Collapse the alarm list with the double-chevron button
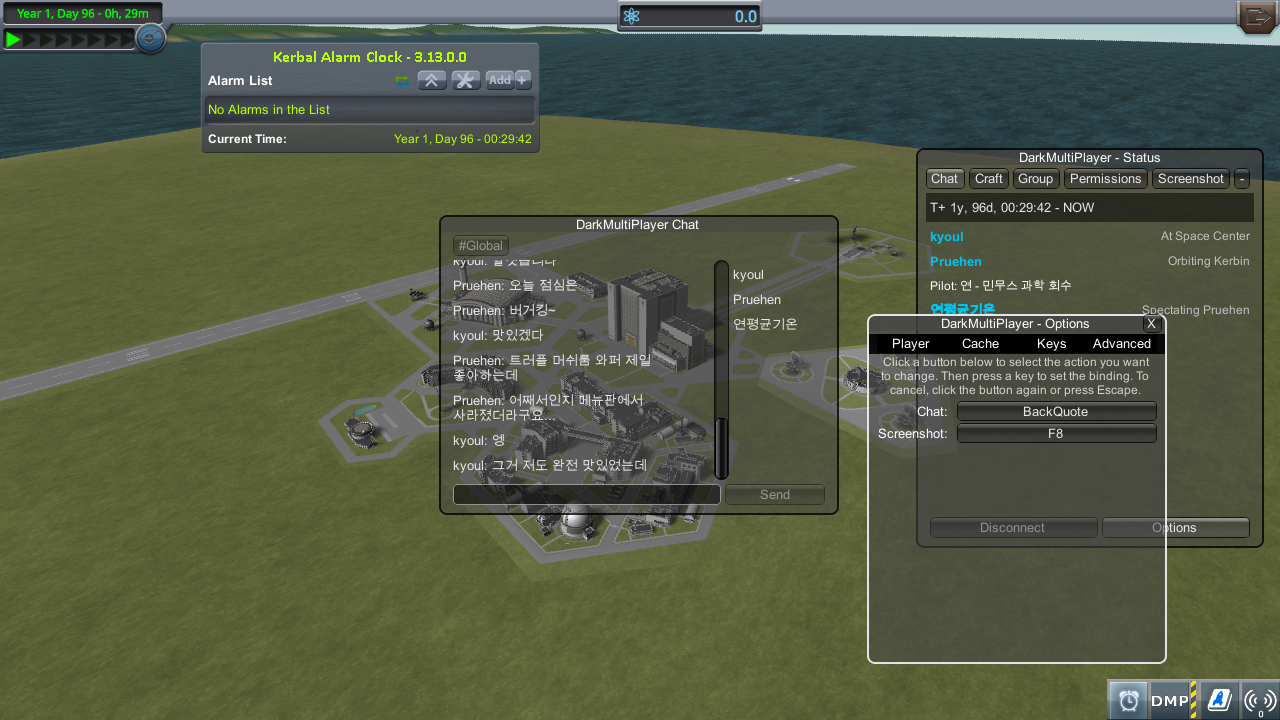The width and height of the screenshot is (1280, 720). 432,80
